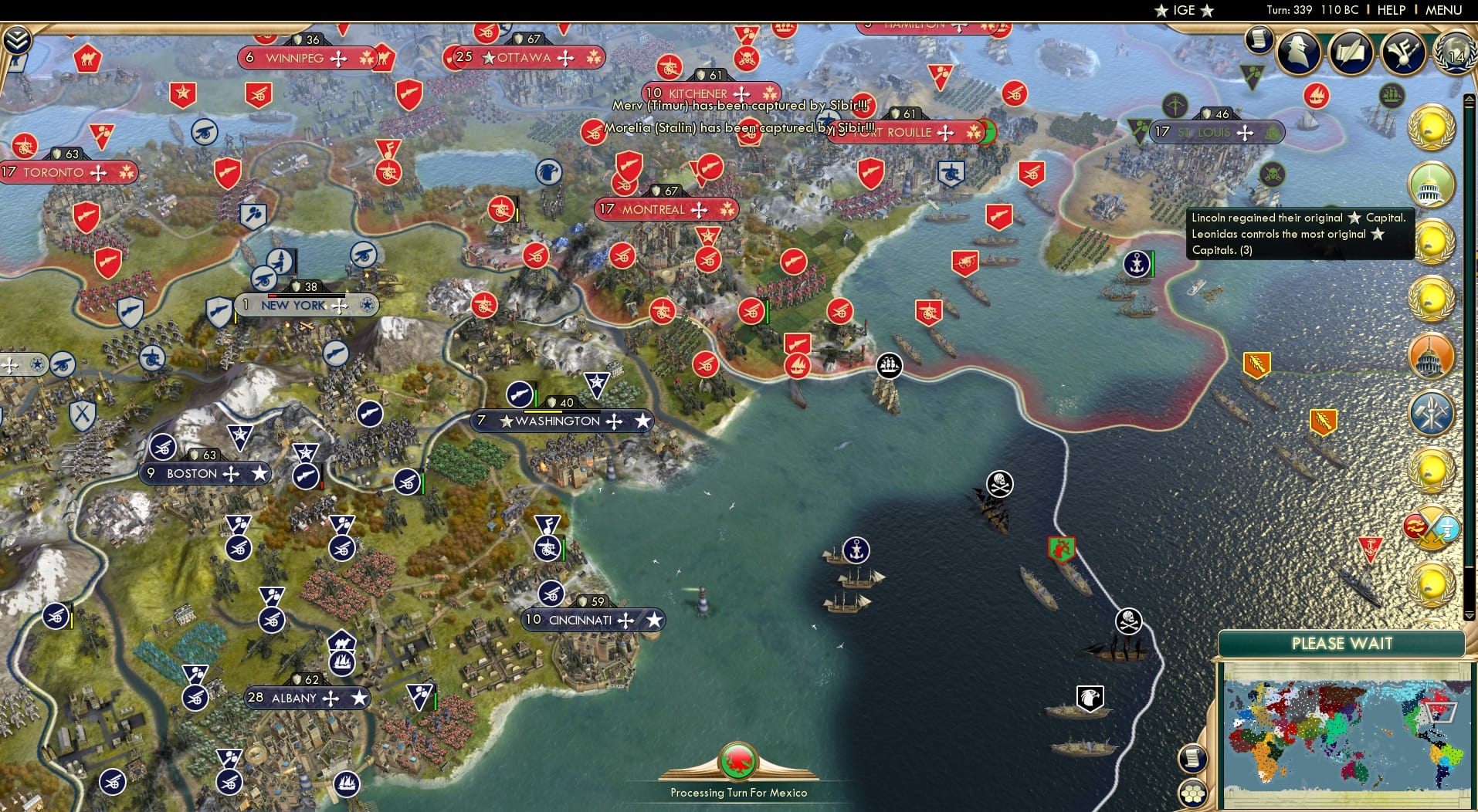Open the Cultural overview icon top right
This screenshot has height=812, width=1478.
coord(1402,52)
